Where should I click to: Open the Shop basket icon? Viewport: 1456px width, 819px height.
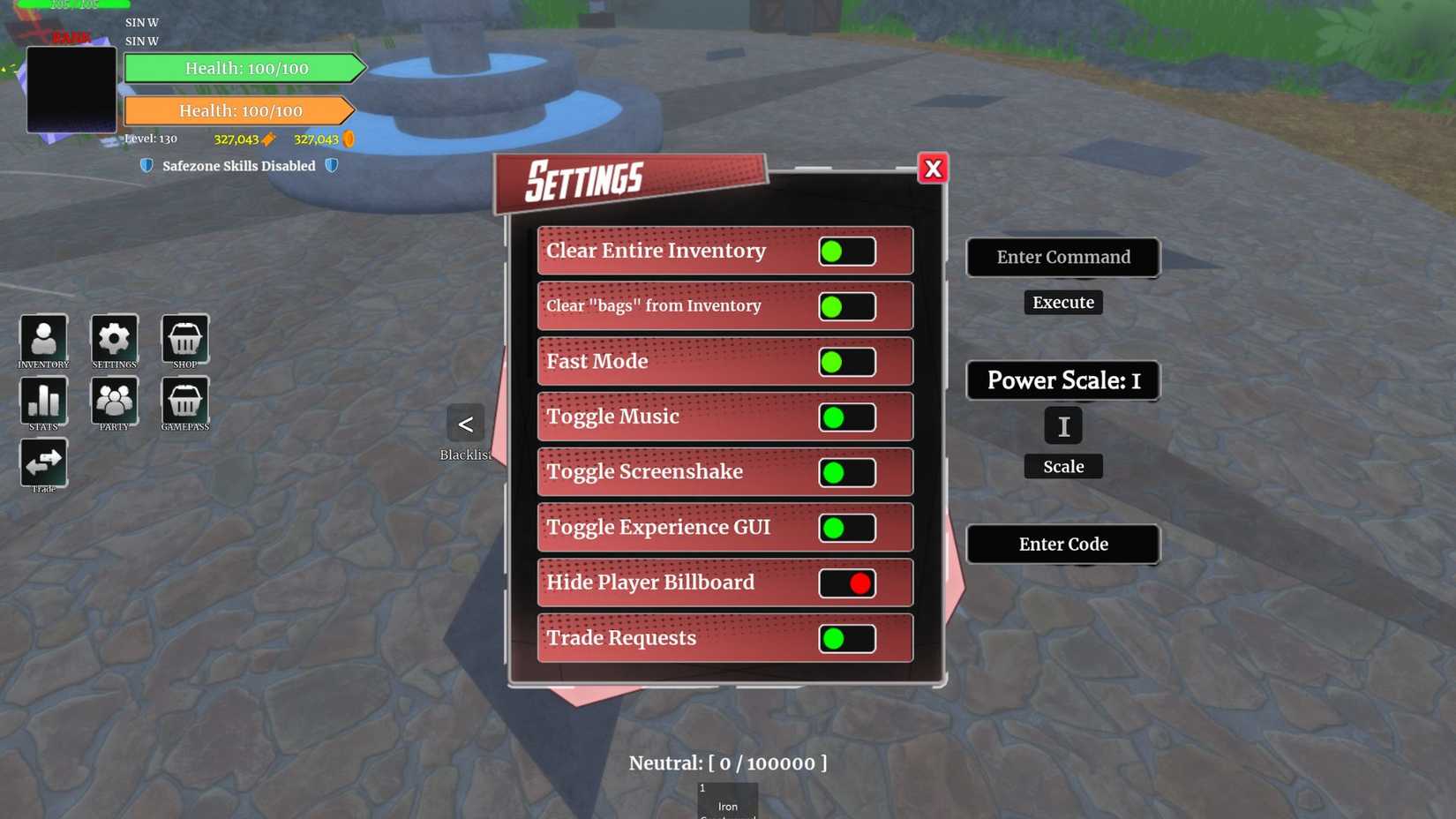184,338
